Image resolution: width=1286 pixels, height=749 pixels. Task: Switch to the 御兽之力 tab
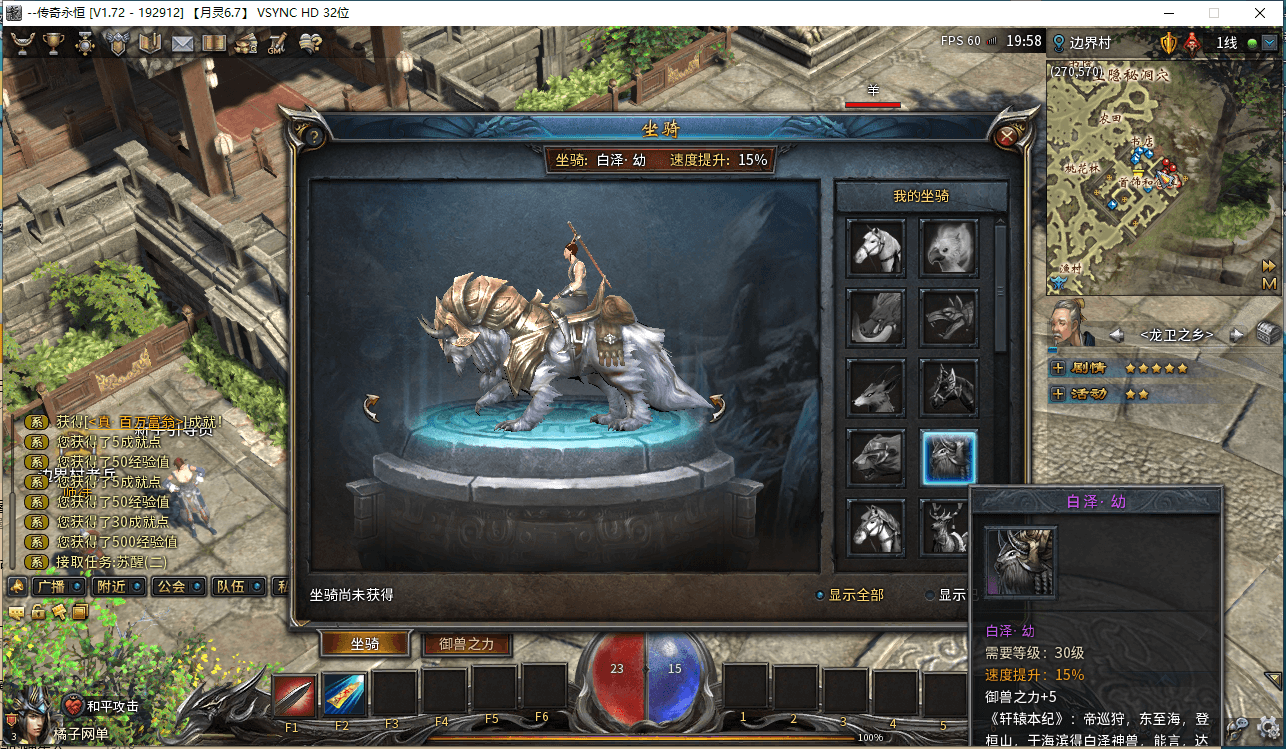[466, 645]
